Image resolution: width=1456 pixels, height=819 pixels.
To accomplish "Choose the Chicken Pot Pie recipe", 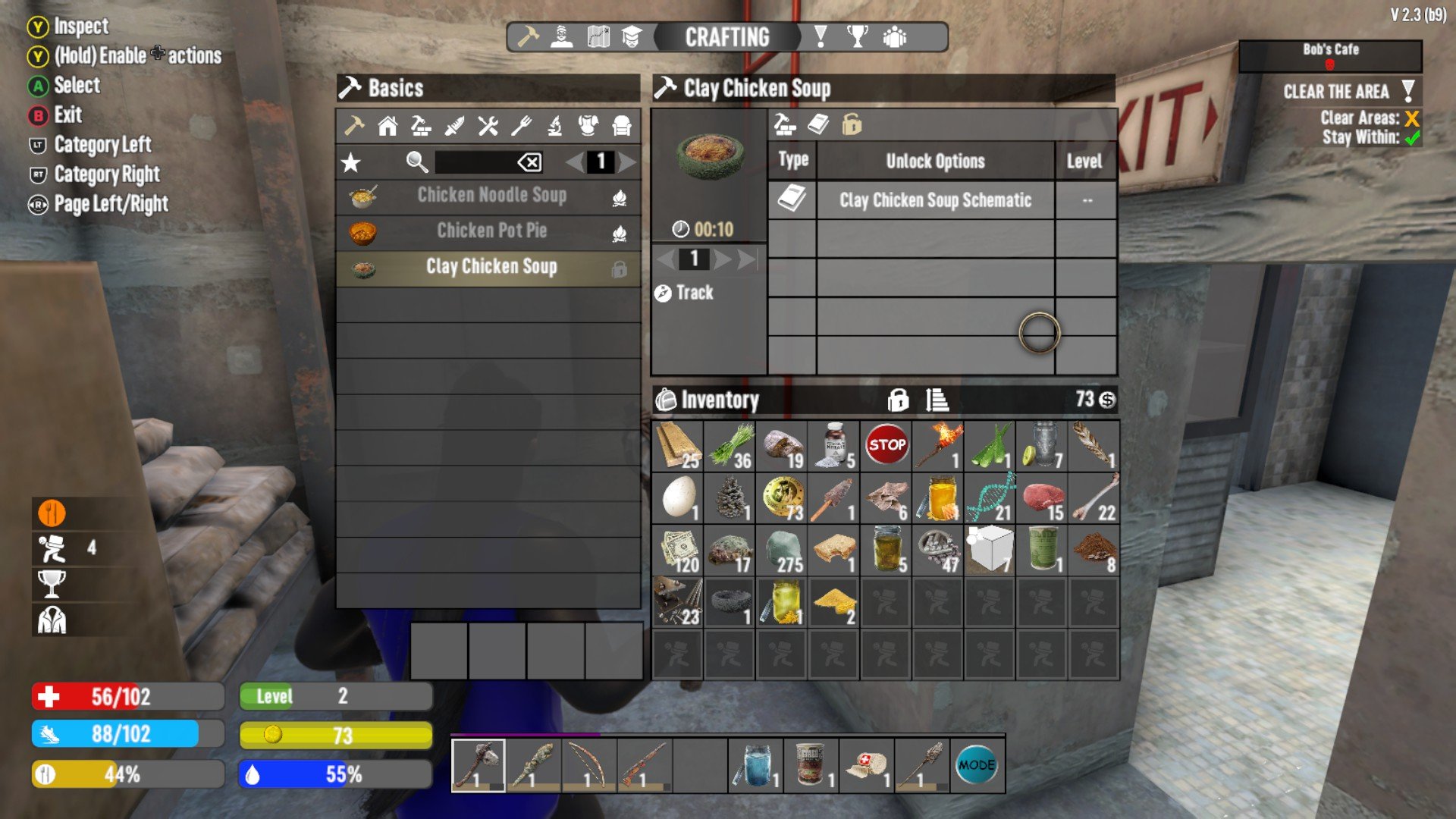I will pyautogui.click(x=491, y=231).
